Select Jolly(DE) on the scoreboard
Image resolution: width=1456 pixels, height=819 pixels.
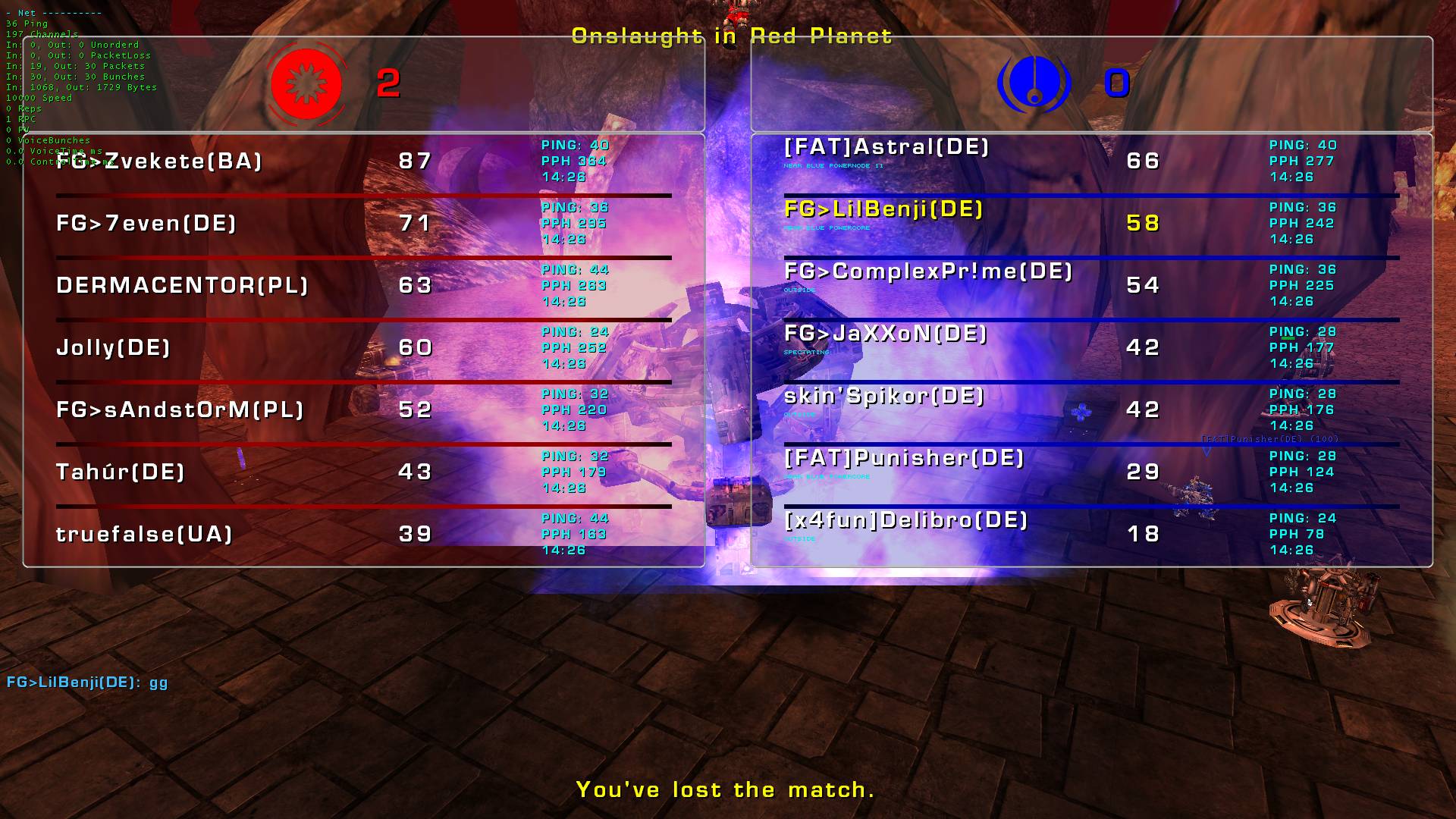[113, 348]
